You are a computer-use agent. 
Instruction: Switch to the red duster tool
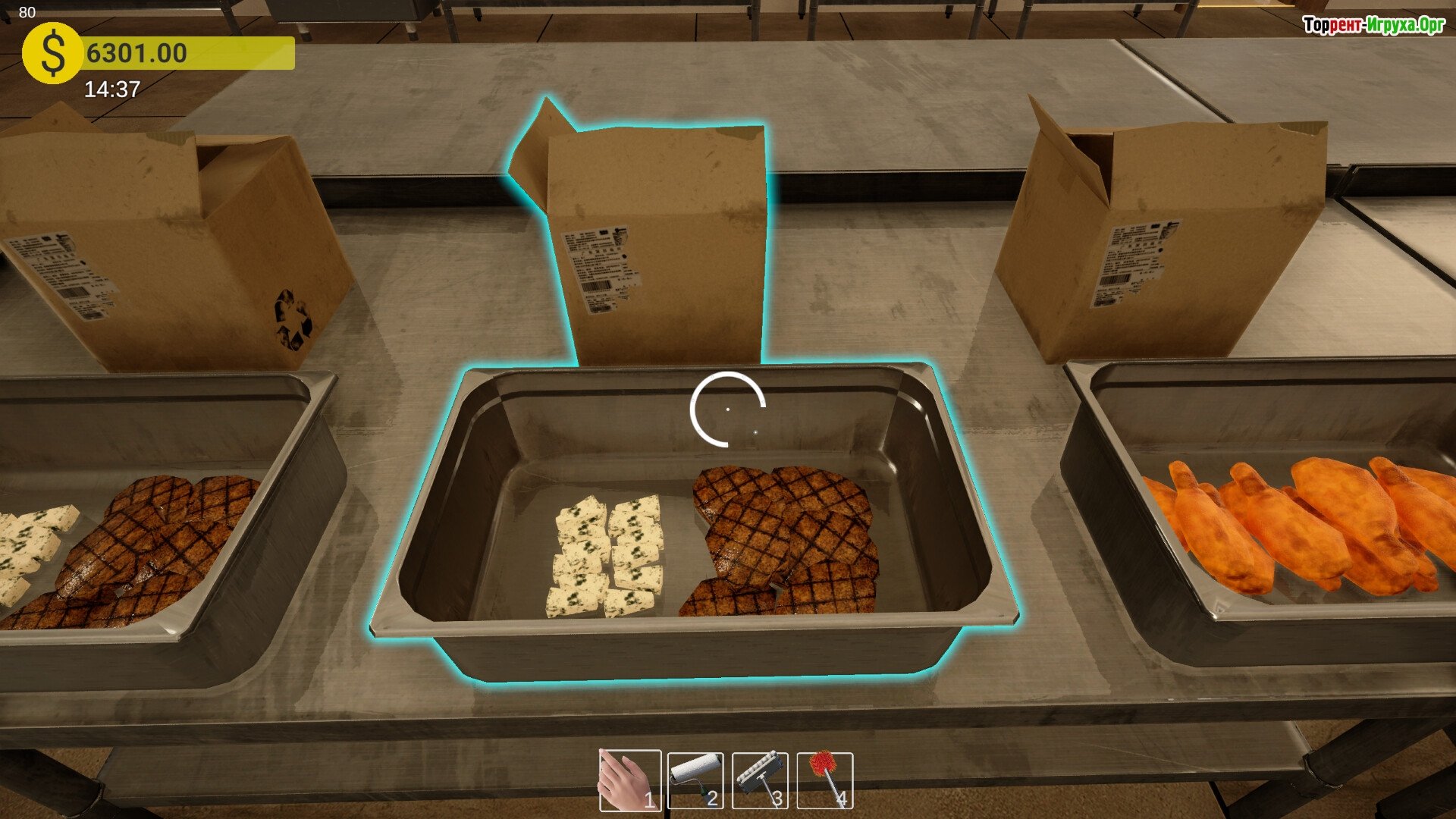point(825,780)
